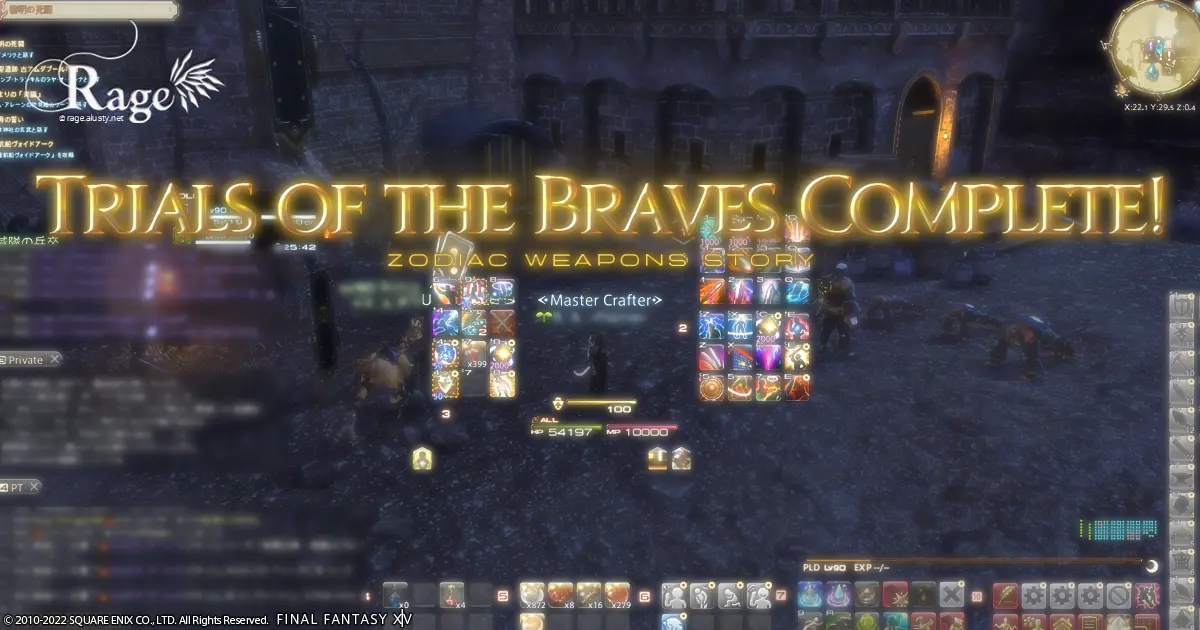This screenshot has height=630, width=1200.
Task: Select the PT chat tab
Action: tap(19, 487)
